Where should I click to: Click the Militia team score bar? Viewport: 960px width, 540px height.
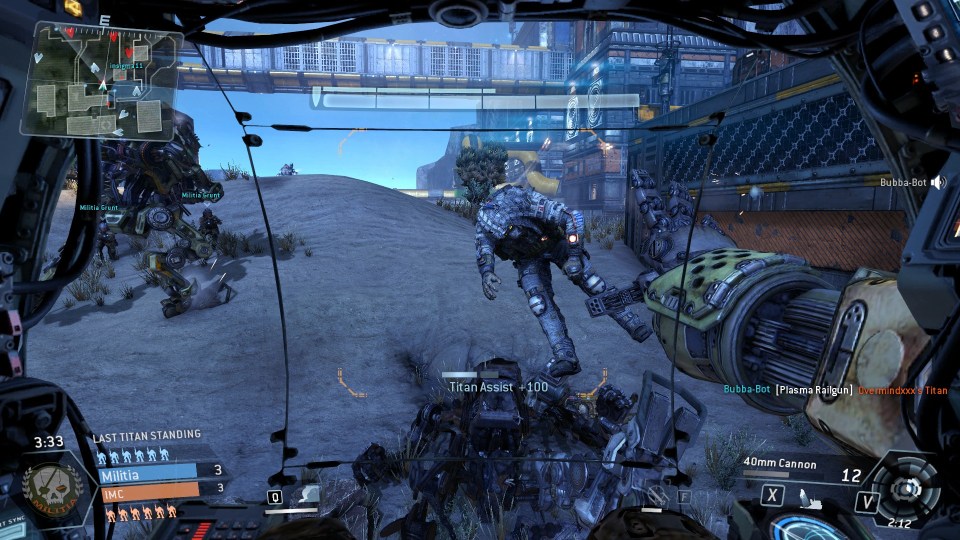[x=160, y=471]
